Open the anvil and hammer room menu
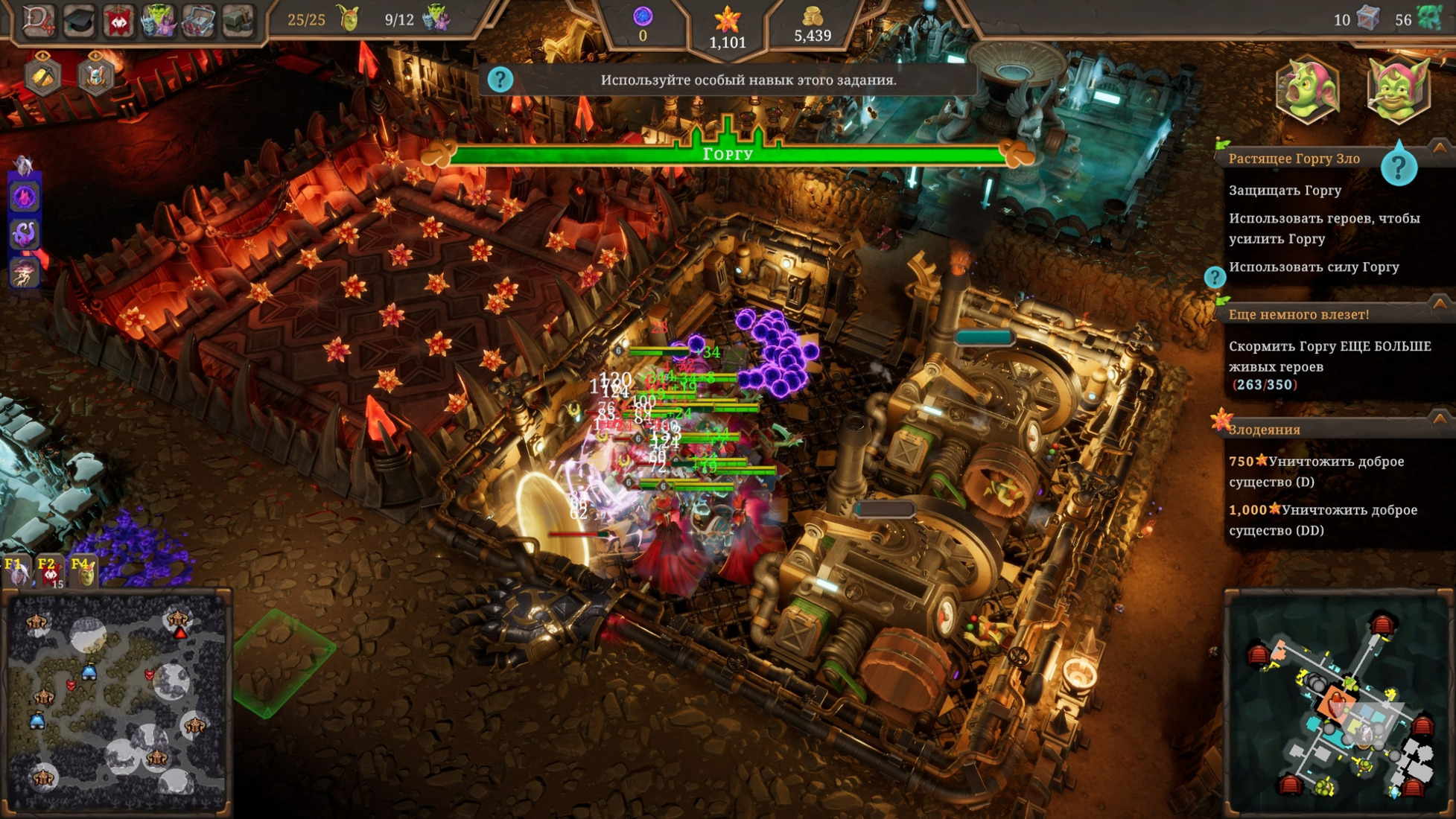 click(x=238, y=22)
